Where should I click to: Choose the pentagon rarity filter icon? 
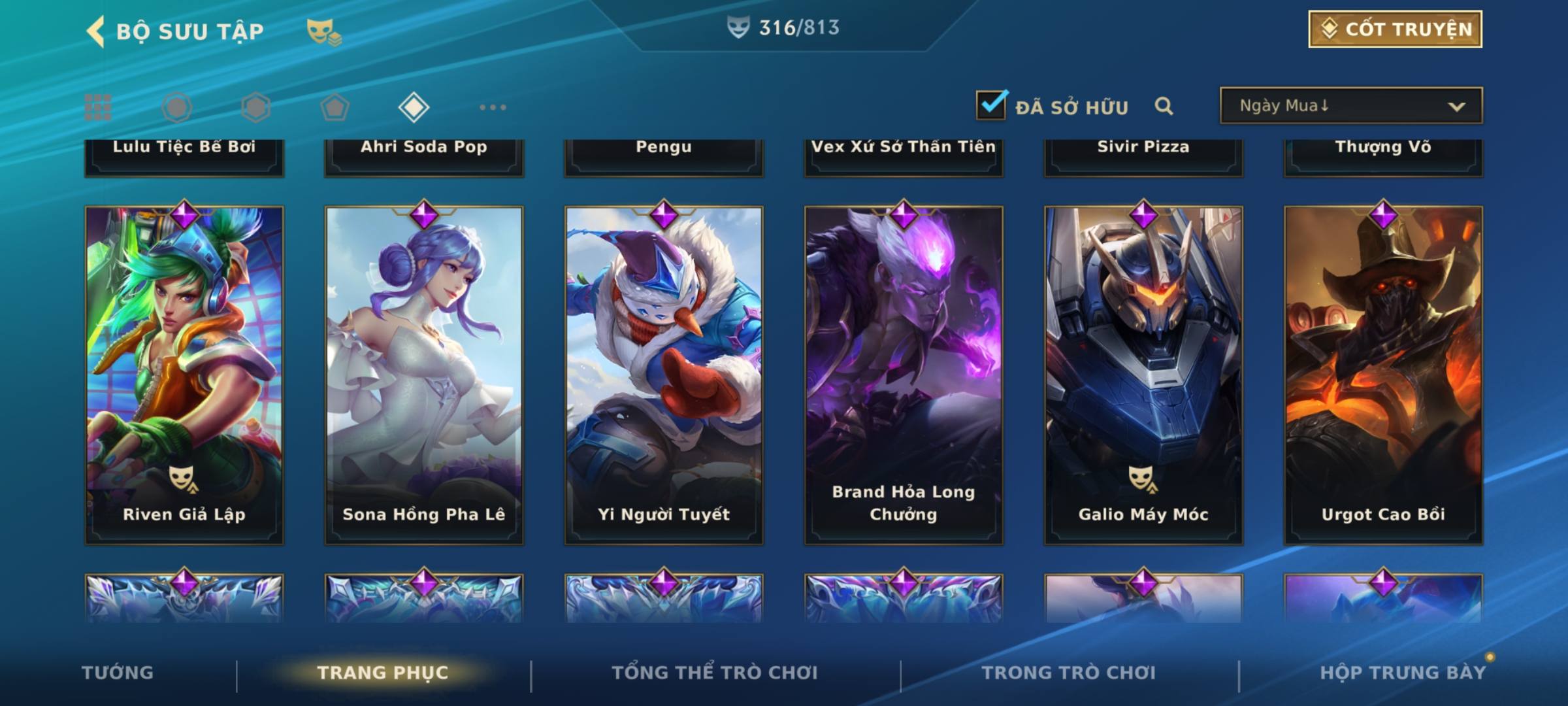(335, 107)
